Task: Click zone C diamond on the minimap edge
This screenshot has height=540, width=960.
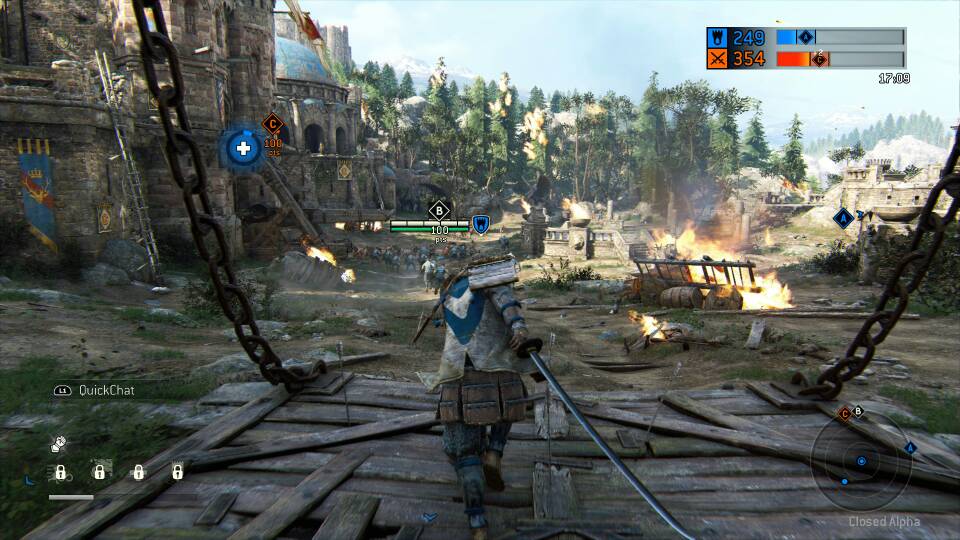Action: (844, 413)
